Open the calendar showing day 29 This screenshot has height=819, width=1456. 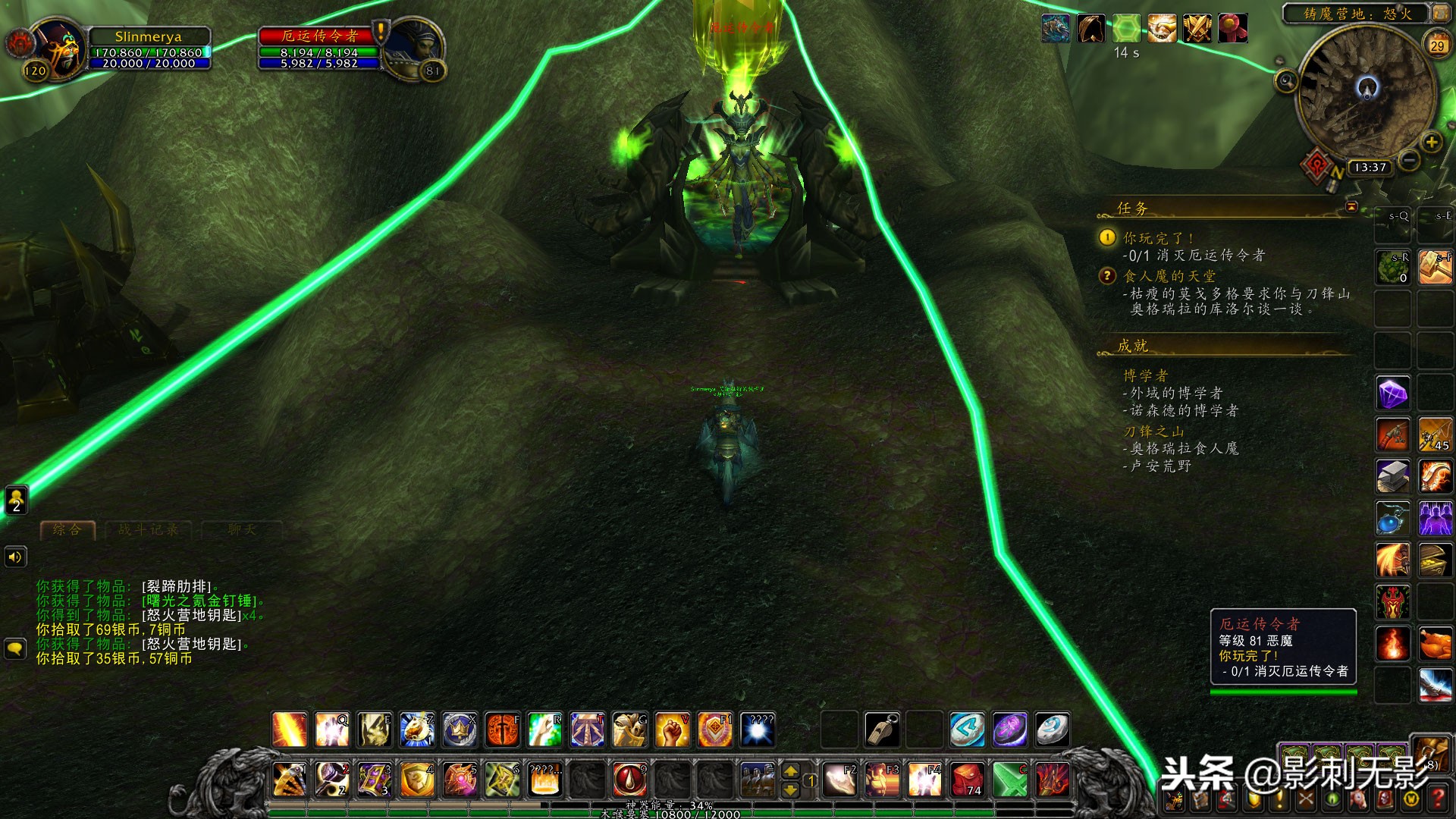(1436, 45)
